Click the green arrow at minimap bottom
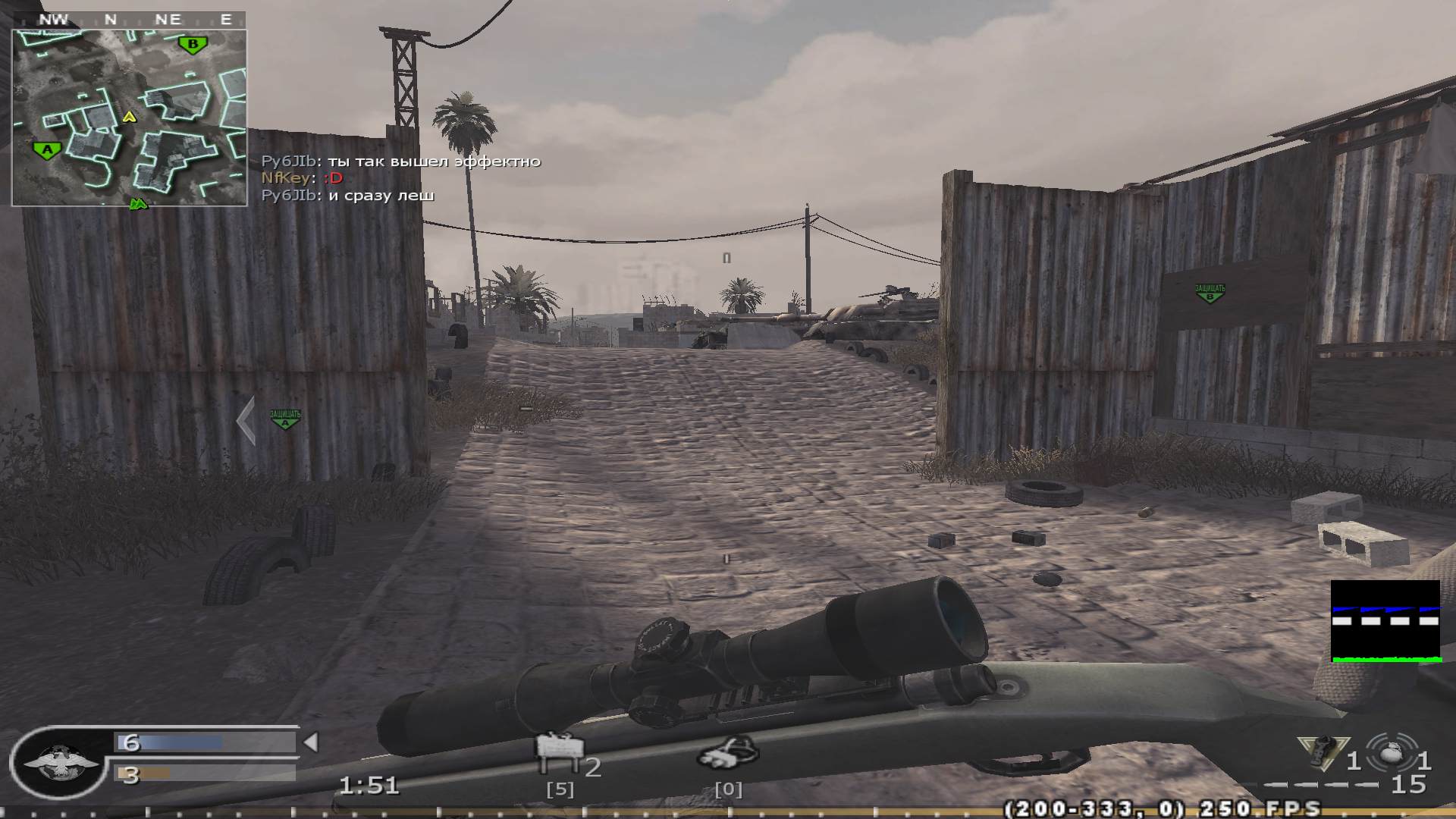The image size is (1456, 819). coord(139,203)
